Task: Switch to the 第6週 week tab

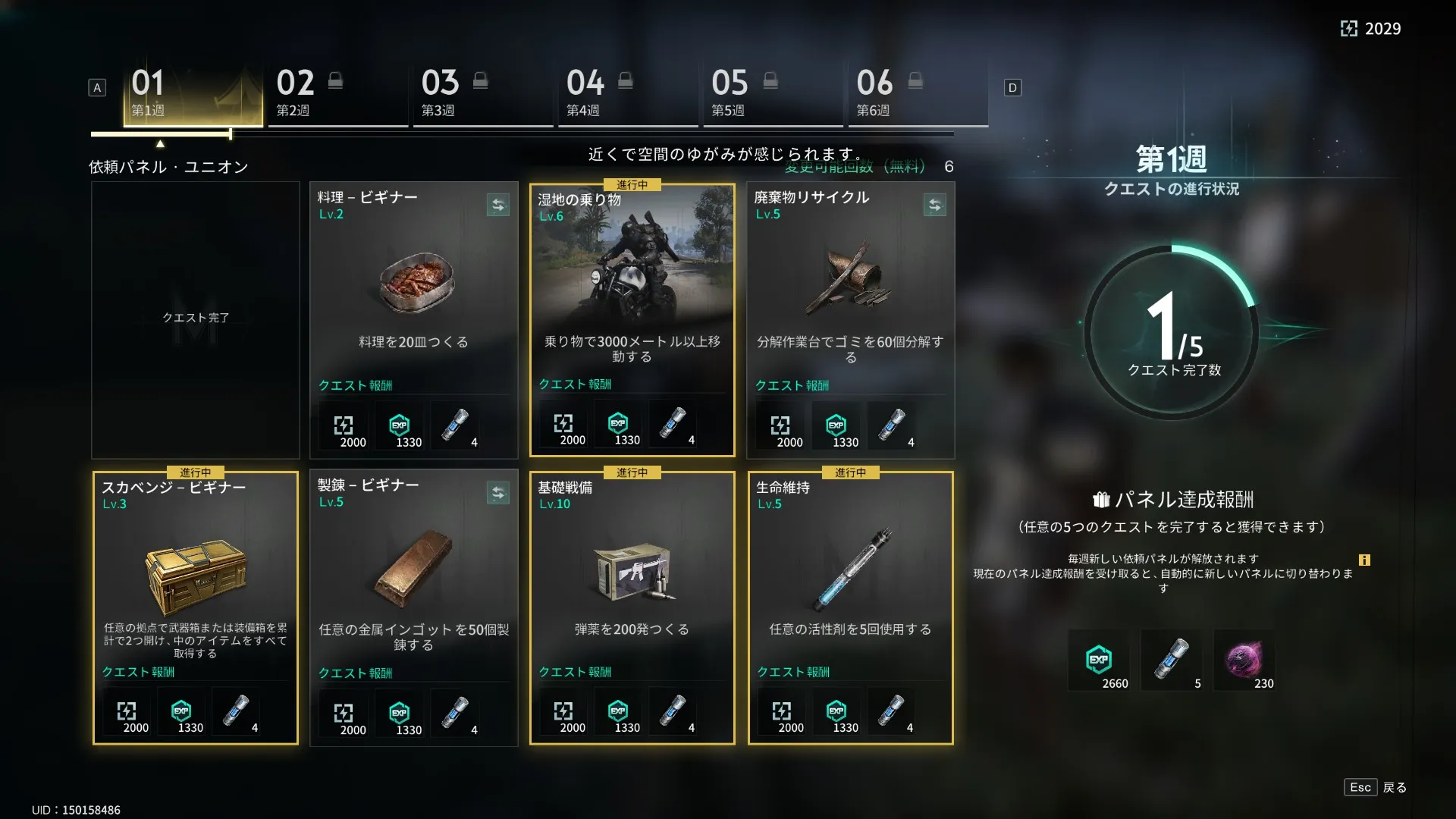Action: click(917, 95)
